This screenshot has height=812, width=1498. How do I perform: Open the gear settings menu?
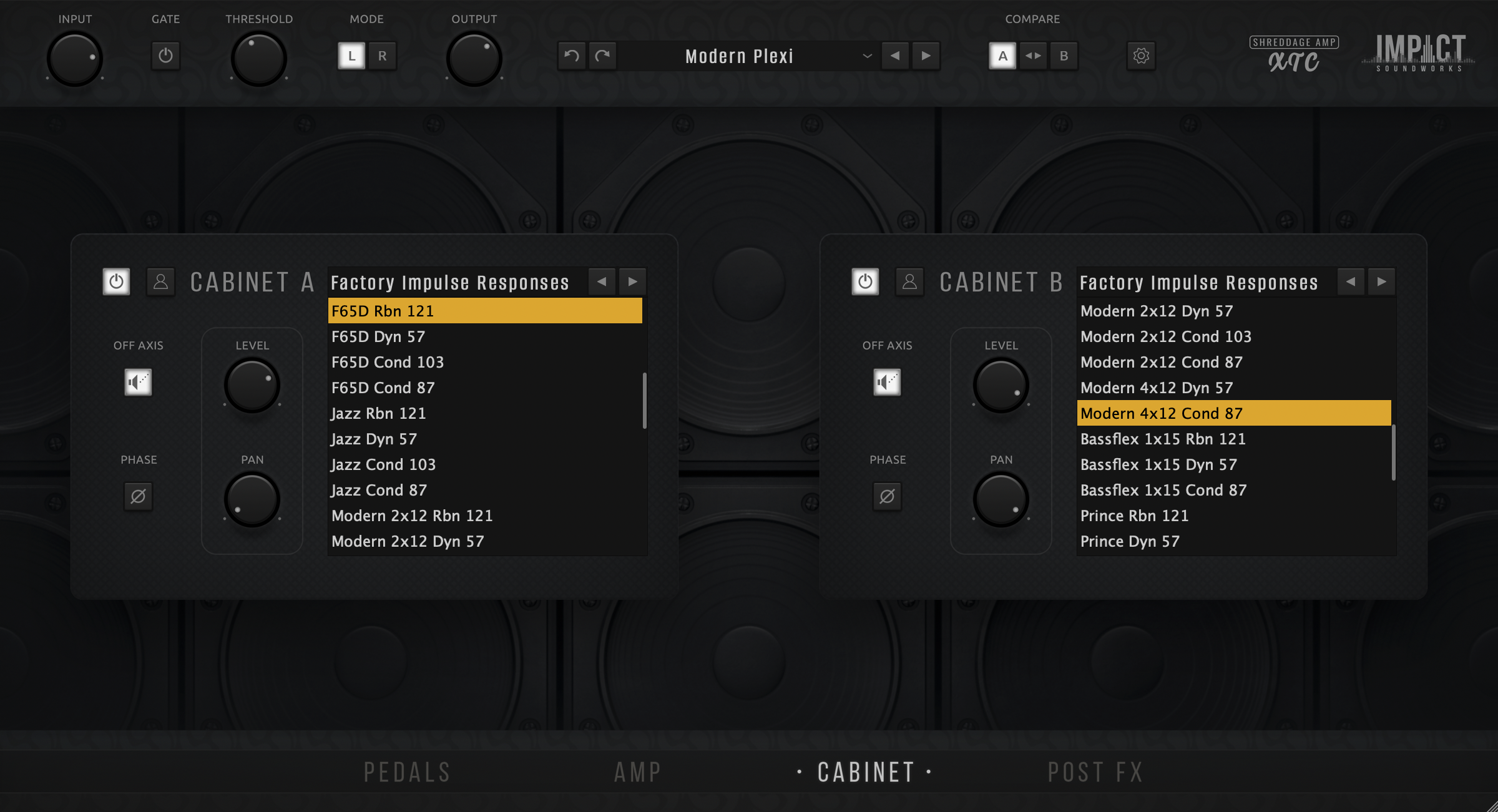pos(1141,56)
